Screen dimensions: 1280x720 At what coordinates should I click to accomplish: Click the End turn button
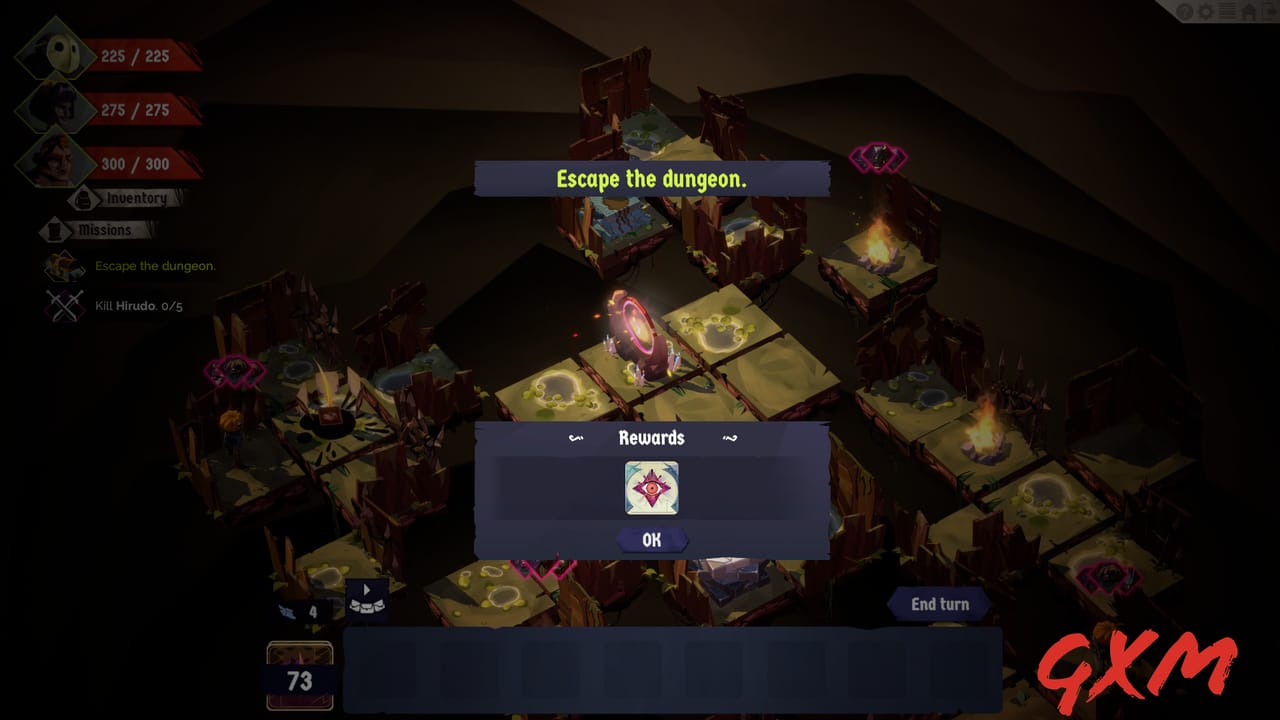point(938,604)
